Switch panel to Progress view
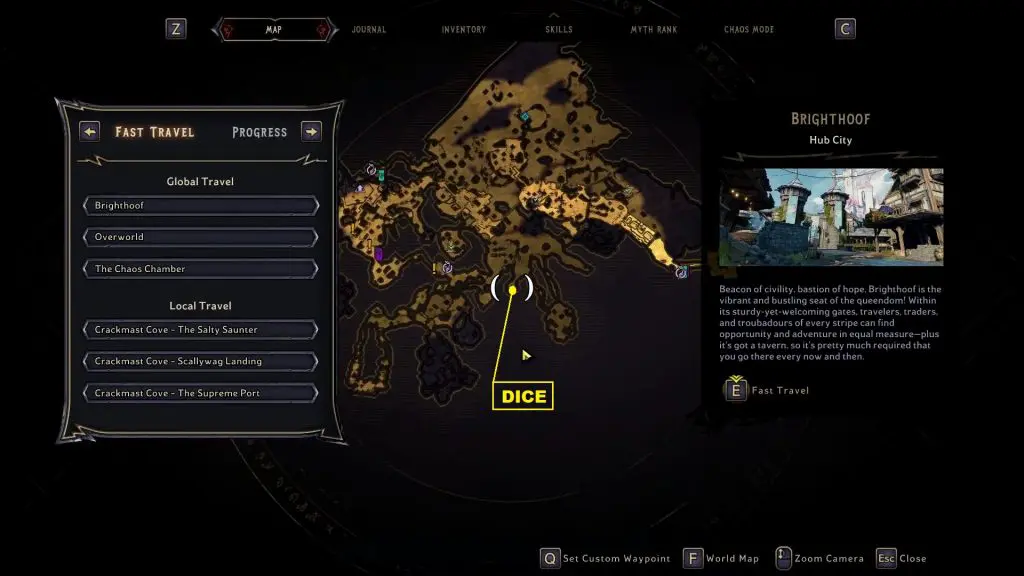The height and width of the screenshot is (576, 1024). (259, 132)
